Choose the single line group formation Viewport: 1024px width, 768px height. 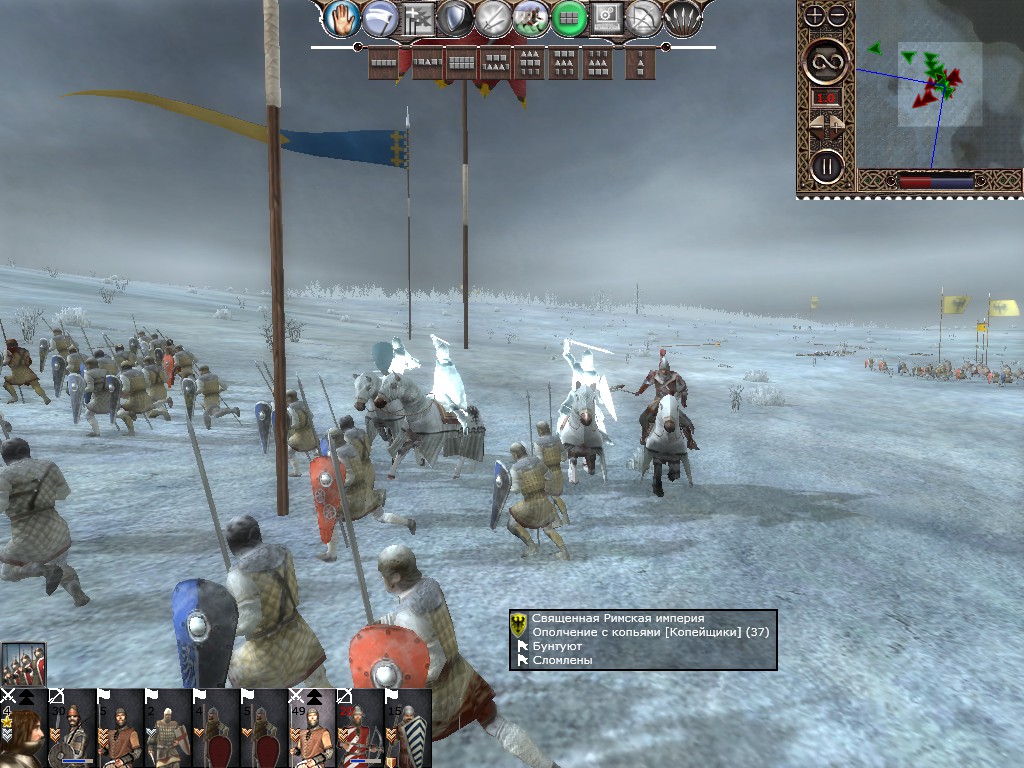coord(384,63)
